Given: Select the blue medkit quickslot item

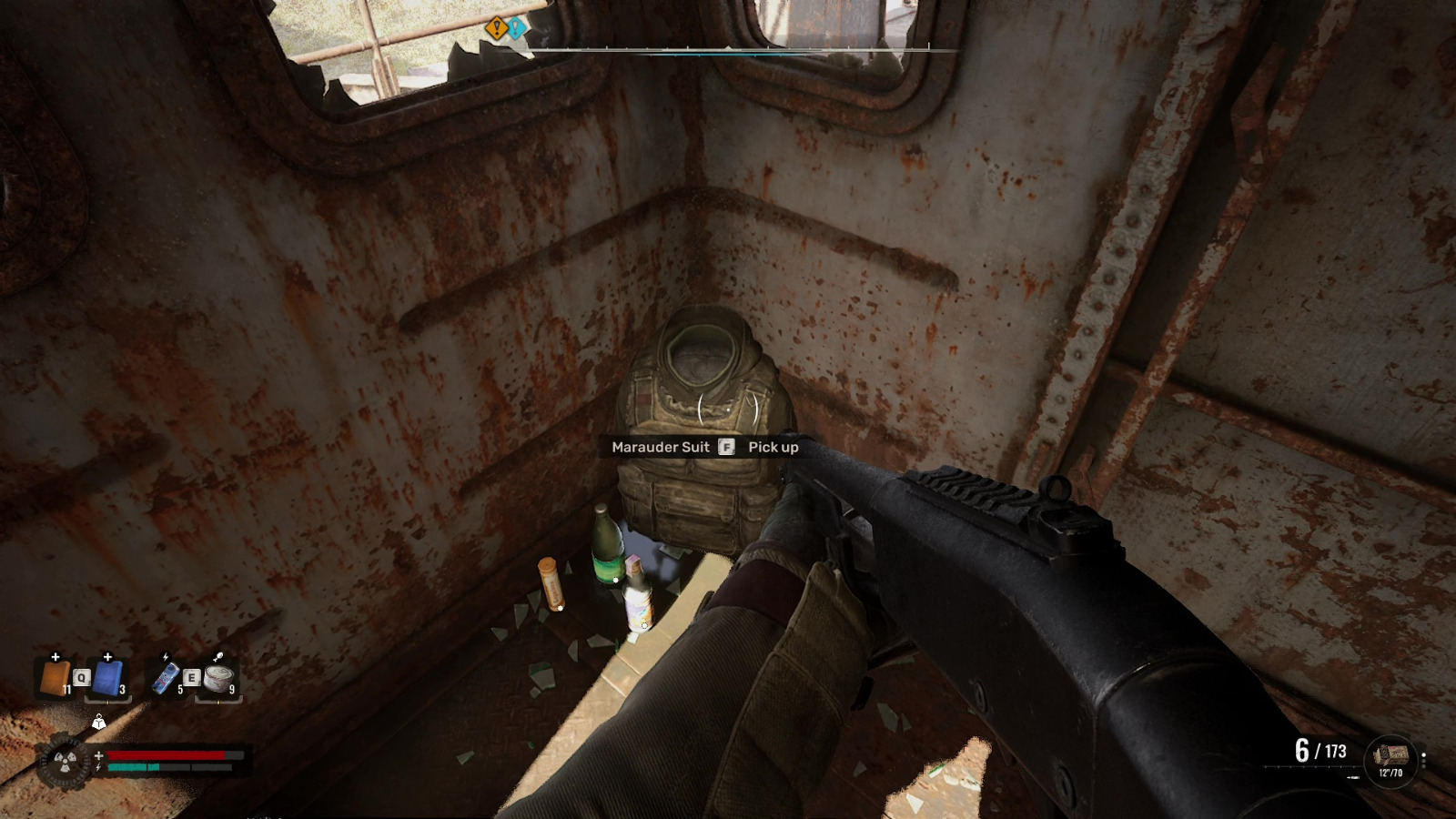Looking at the screenshot, I should pos(107,679).
